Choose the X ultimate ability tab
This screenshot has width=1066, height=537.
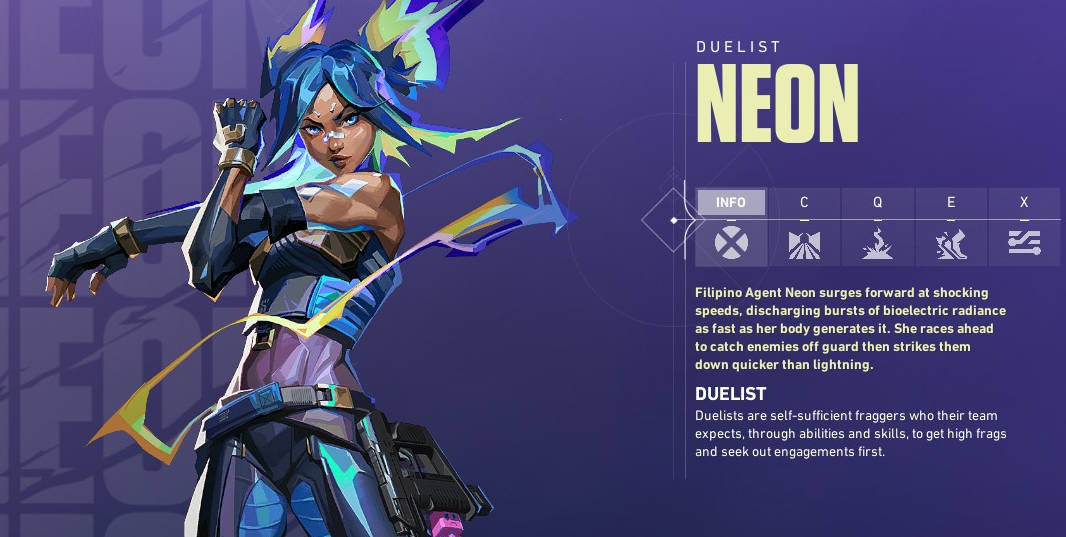pos(1024,203)
